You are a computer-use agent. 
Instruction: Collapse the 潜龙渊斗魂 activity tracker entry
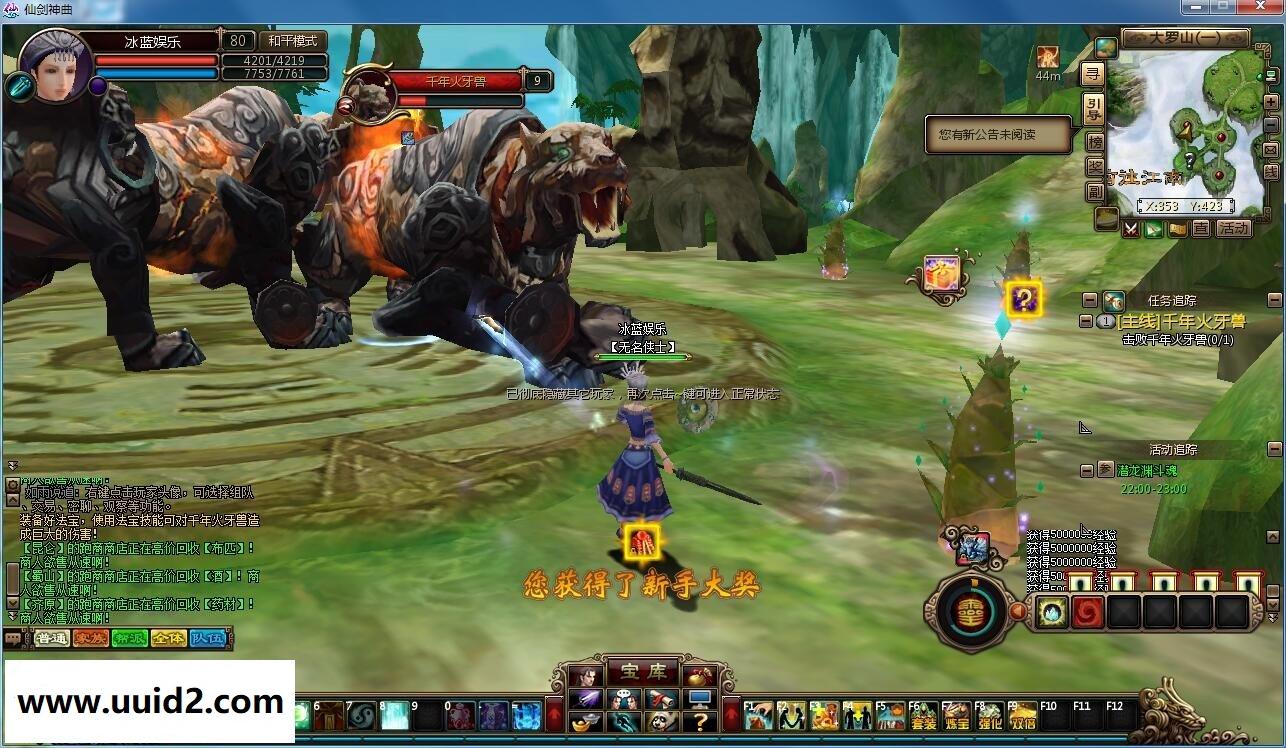coord(1086,469)
